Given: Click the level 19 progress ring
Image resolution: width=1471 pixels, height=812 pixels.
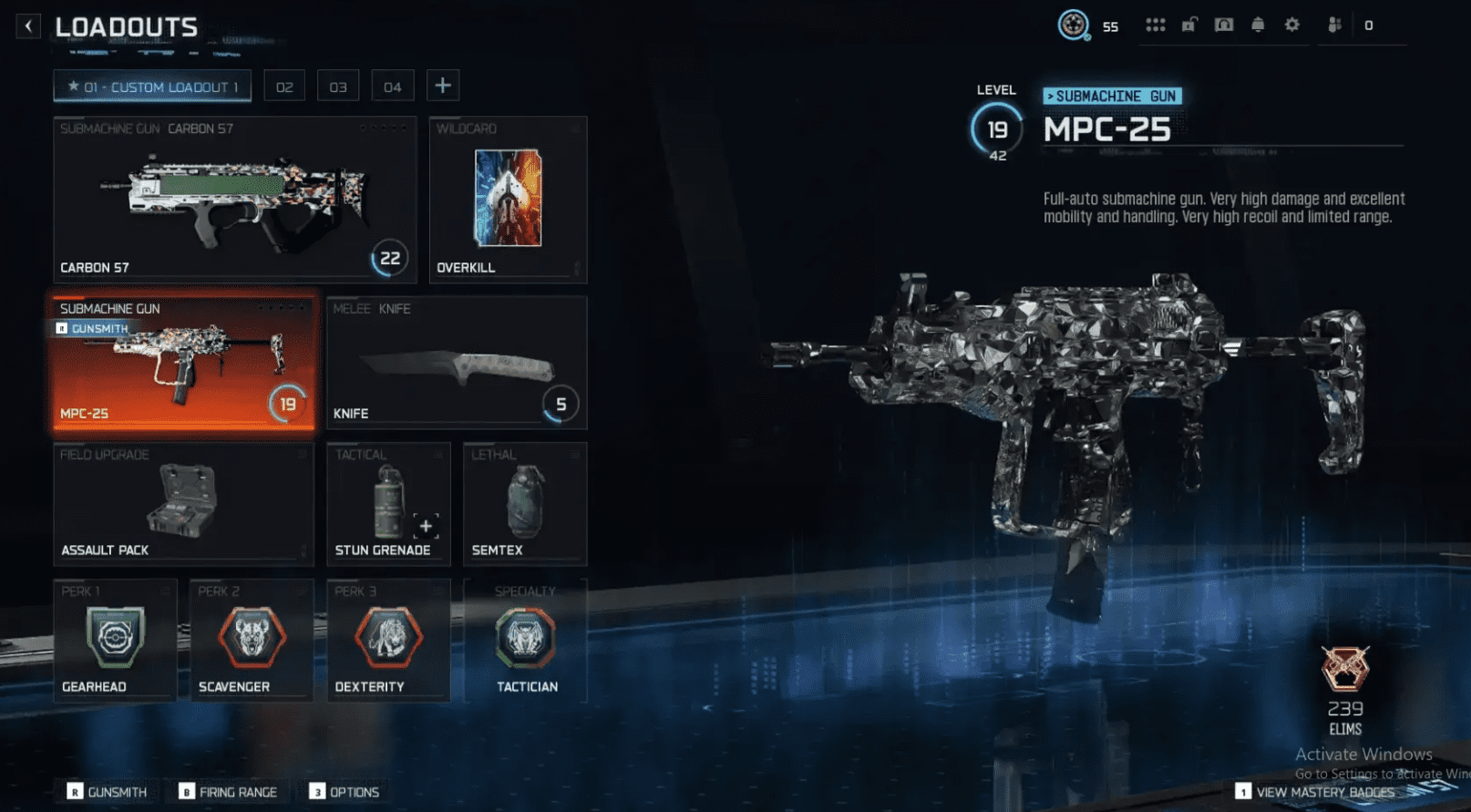Looking at the screenshot, I should 996,128.
